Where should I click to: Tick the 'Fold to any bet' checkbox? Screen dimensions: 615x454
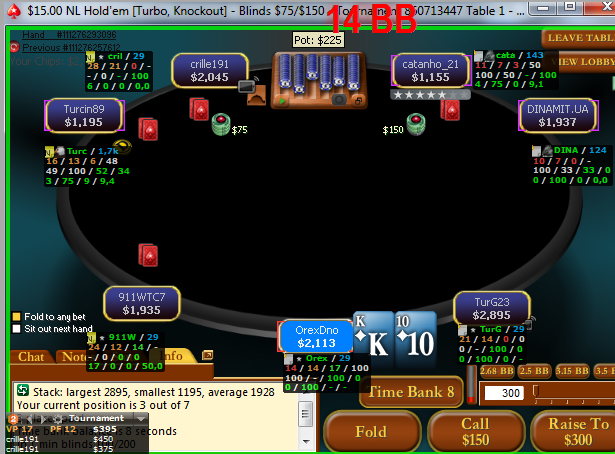15,317
